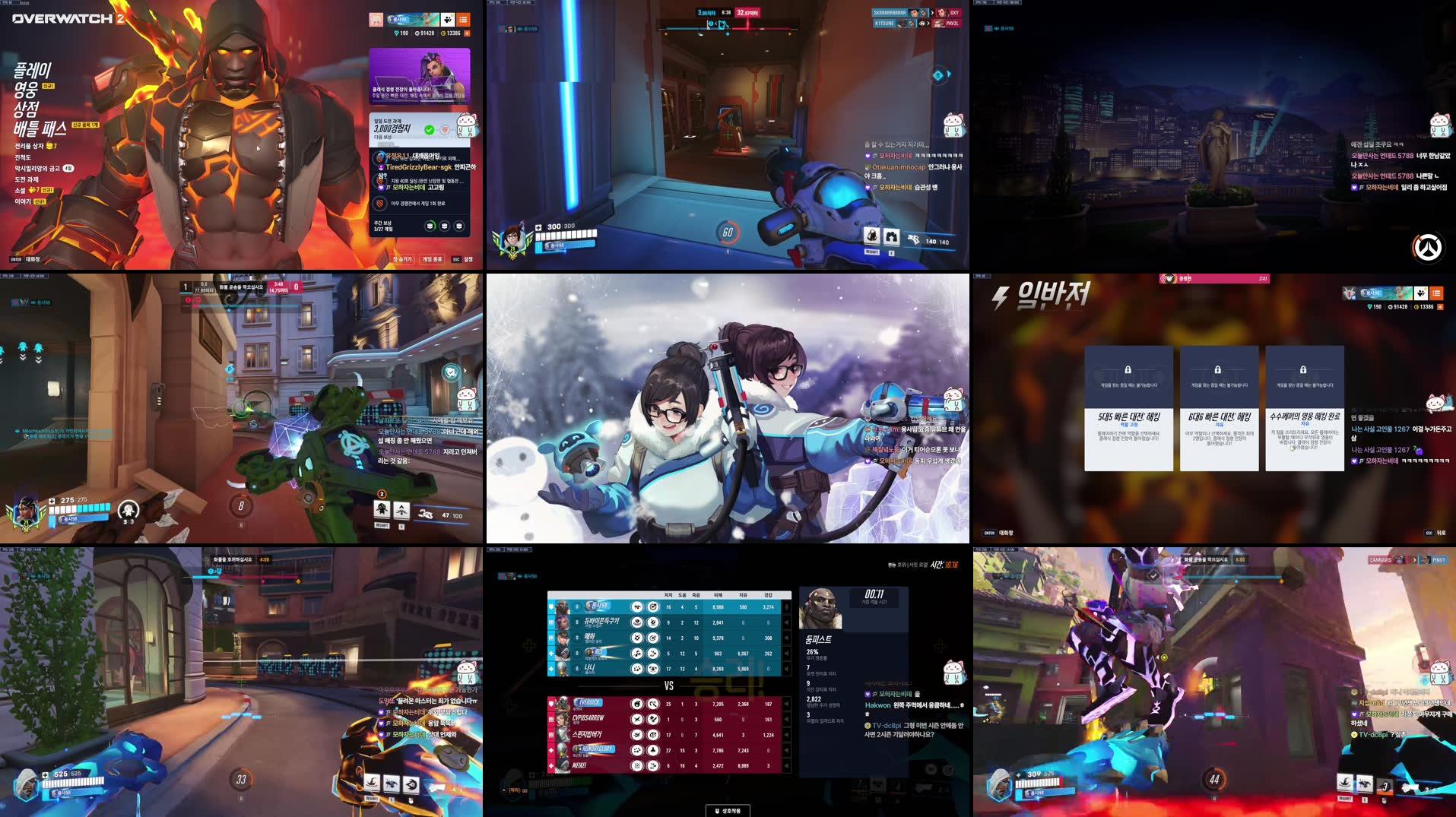Click a weekly reward token under 주간 보상
This screenshot has width=1456, height=817.
pos(431,226)
